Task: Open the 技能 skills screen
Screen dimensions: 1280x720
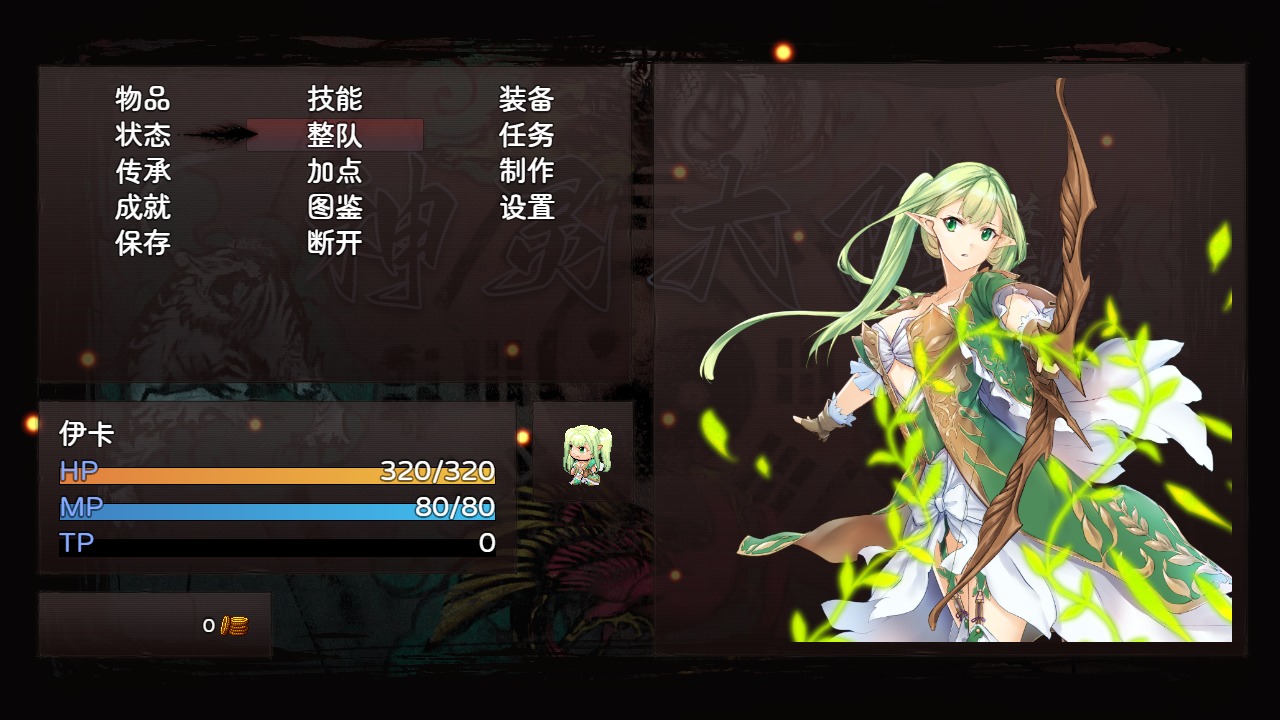Action: click(335, 99)
